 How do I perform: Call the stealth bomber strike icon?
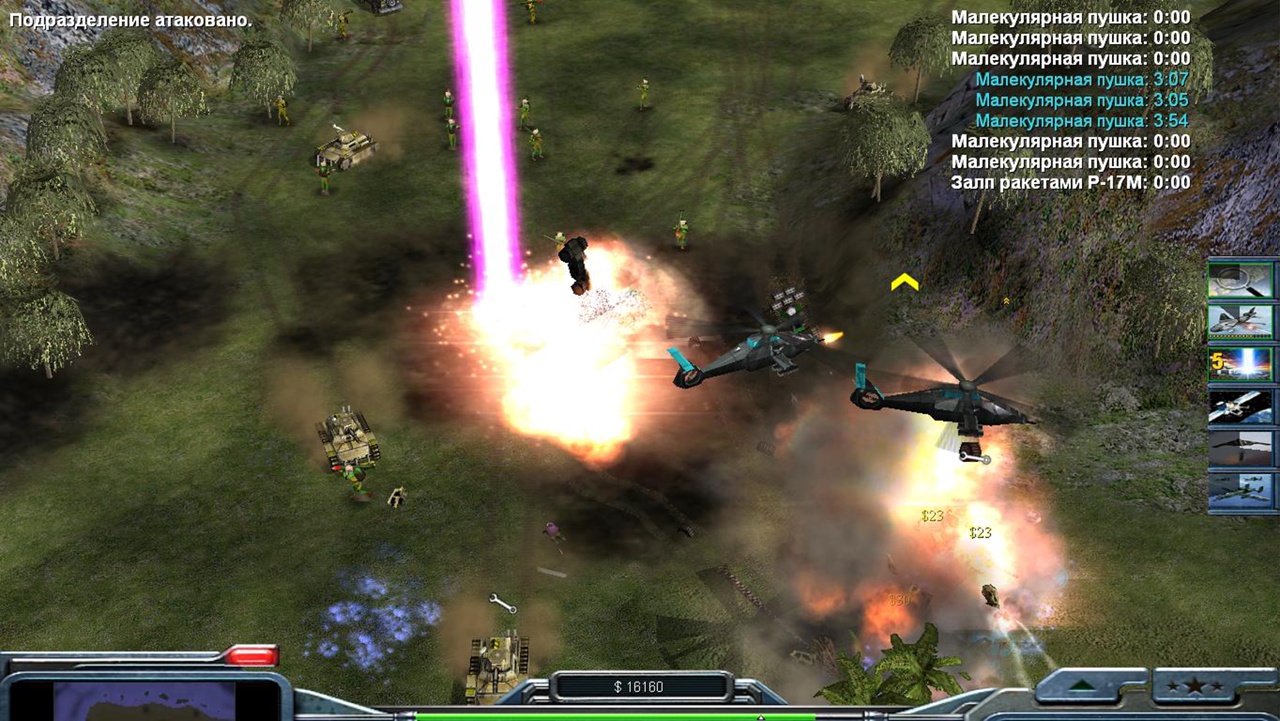click(x=1240, y=448)
